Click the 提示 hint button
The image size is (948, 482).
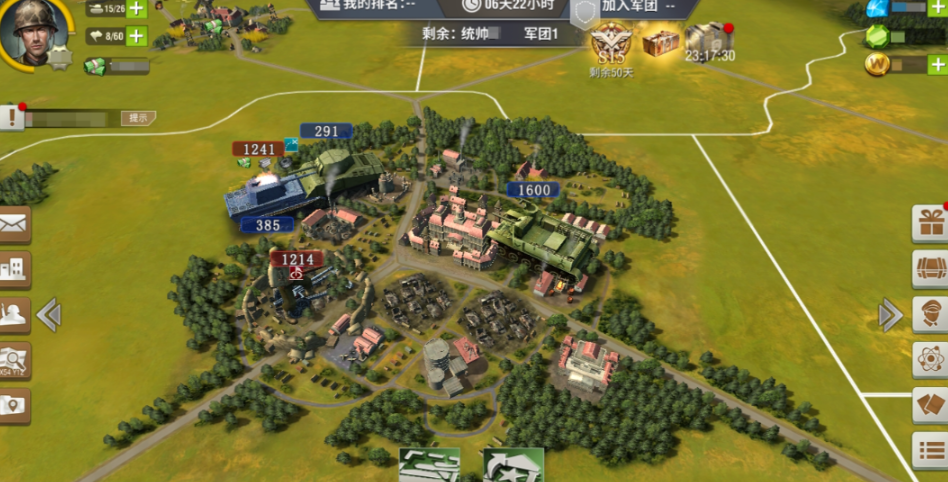(138, 118)
